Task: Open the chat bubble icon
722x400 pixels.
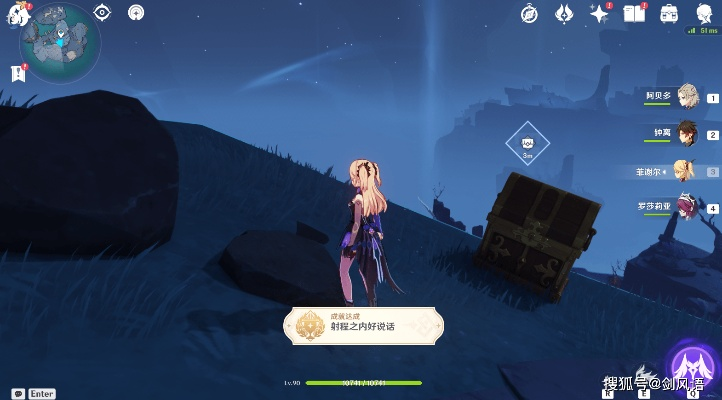Action: pos(18,394)
